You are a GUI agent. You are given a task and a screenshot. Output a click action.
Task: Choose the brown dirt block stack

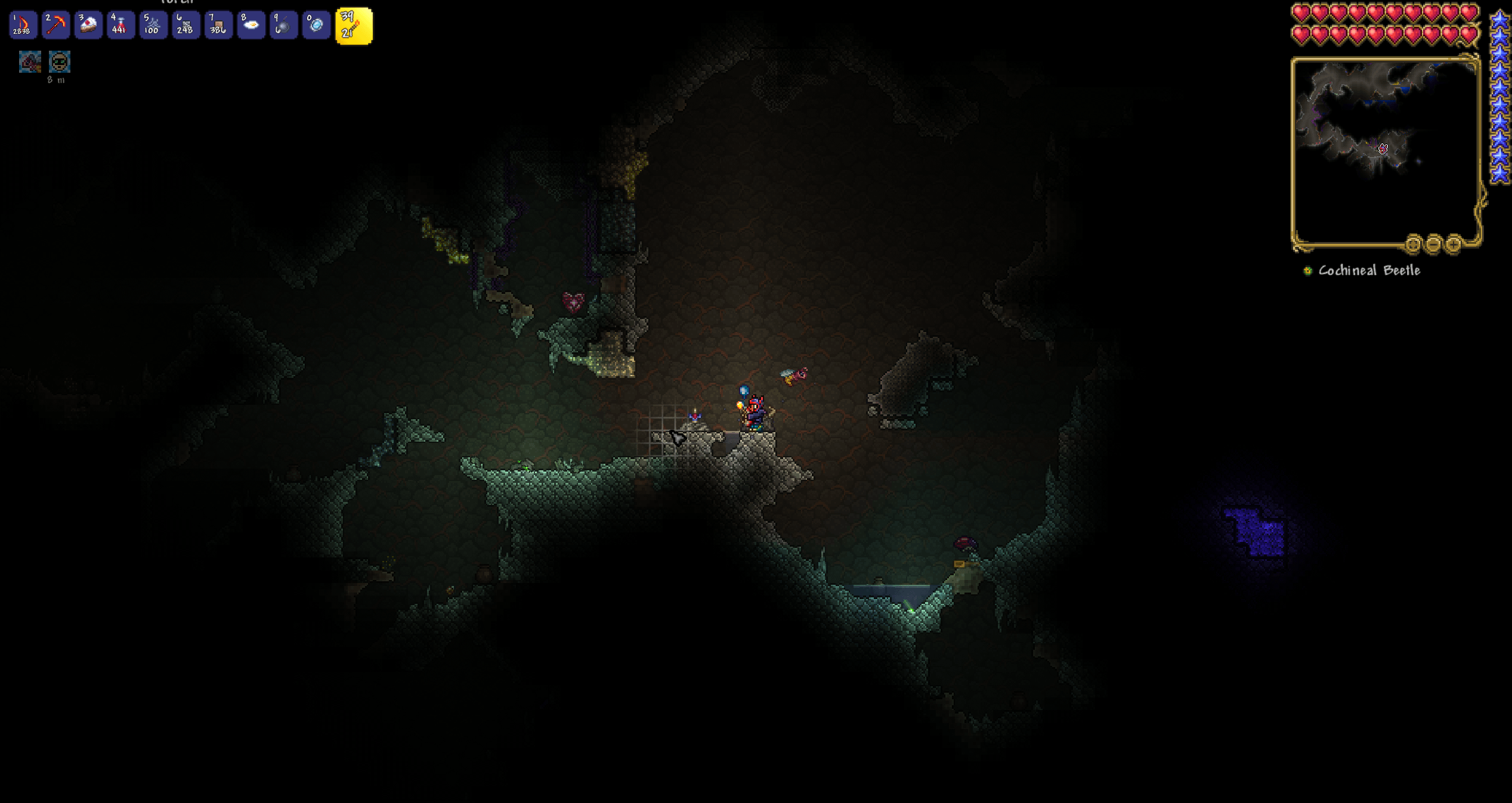(x=218, y=25)
